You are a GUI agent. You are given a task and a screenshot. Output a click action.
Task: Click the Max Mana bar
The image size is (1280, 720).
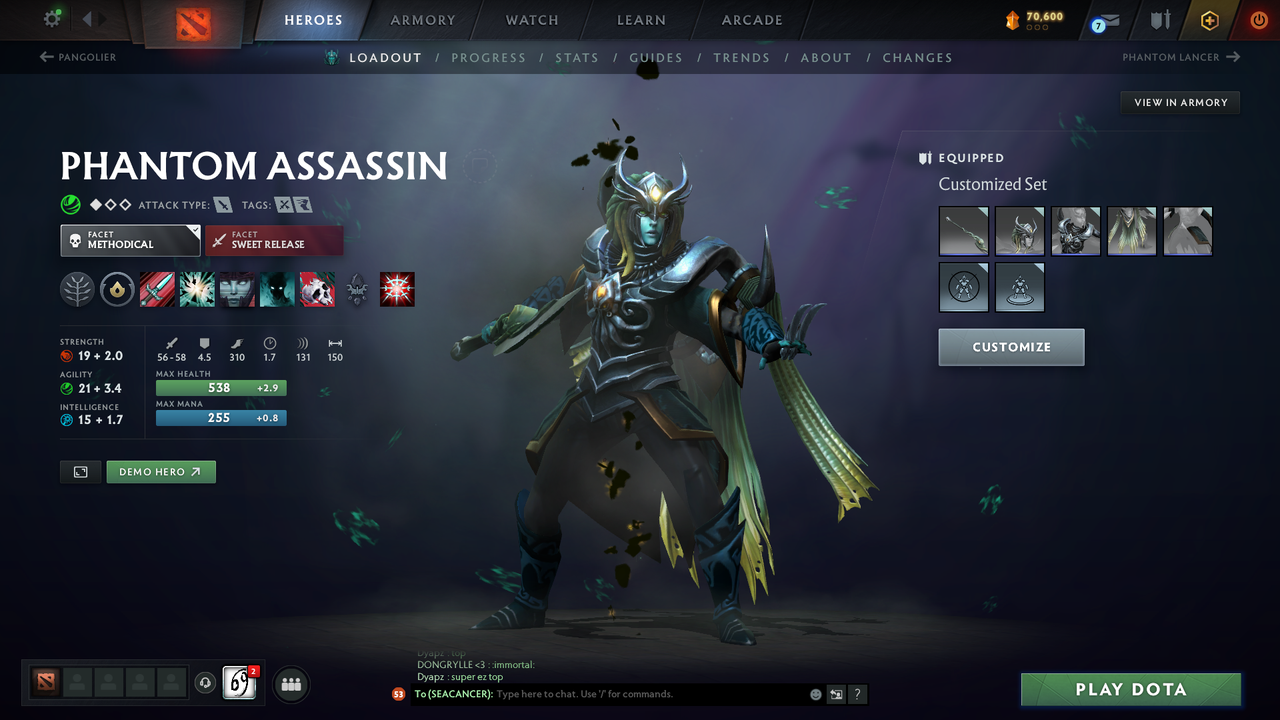pyautogui.click(x=220, y=418)
